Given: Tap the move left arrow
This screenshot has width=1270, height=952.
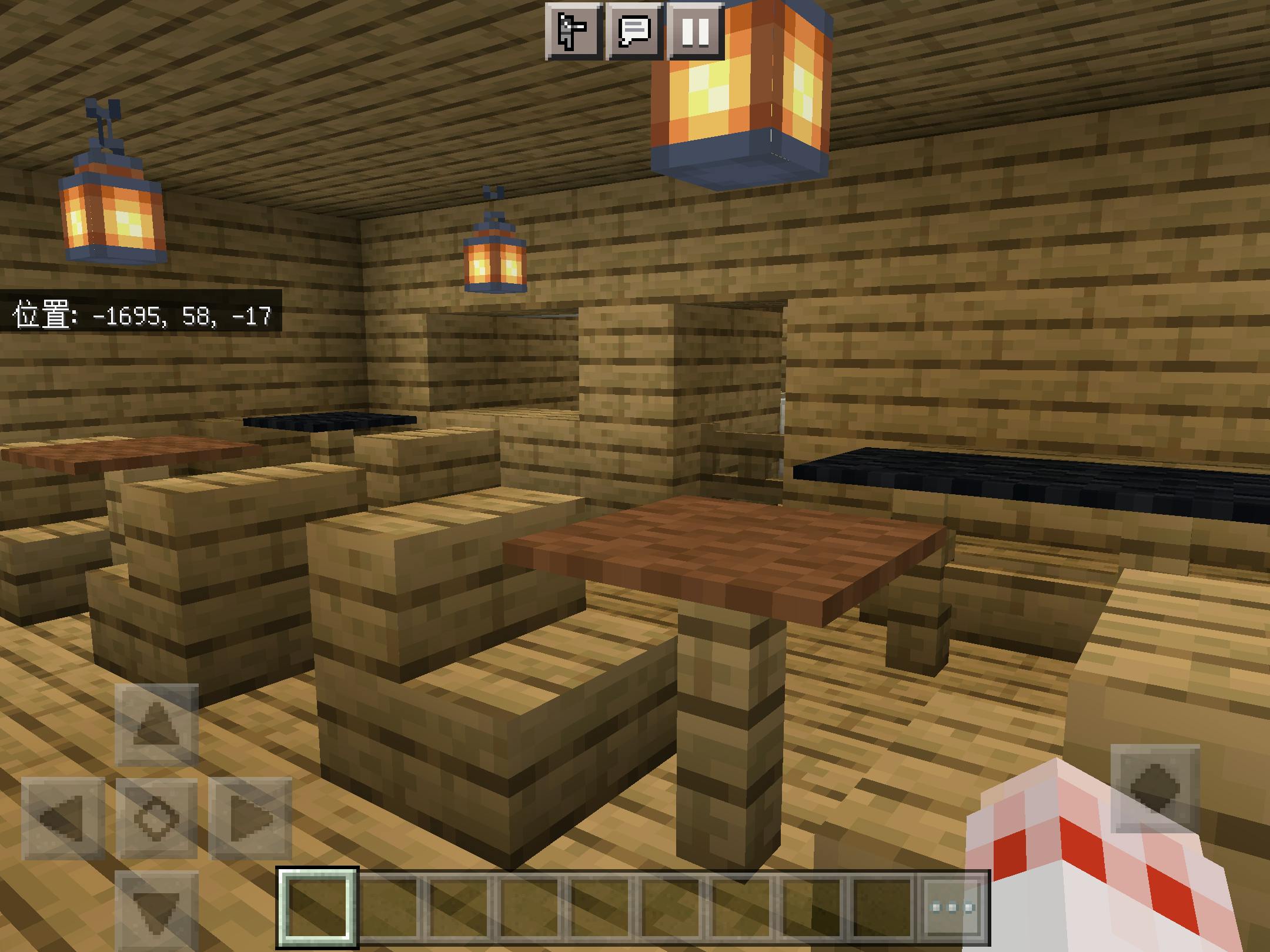Looking at the screenshot, I should pyautogui.click(x=63, y=818).
